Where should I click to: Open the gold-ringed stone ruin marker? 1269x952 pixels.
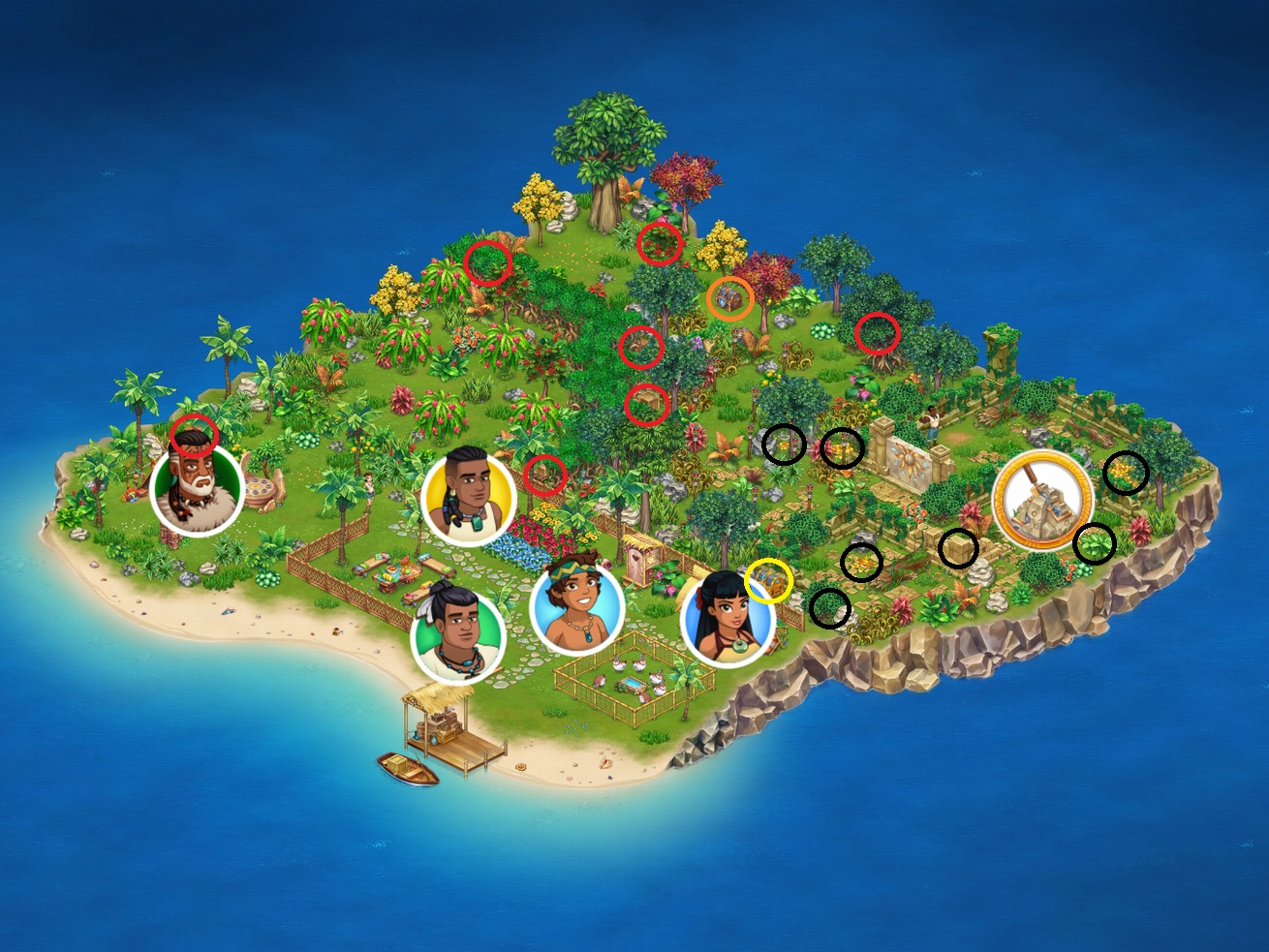1042,500
